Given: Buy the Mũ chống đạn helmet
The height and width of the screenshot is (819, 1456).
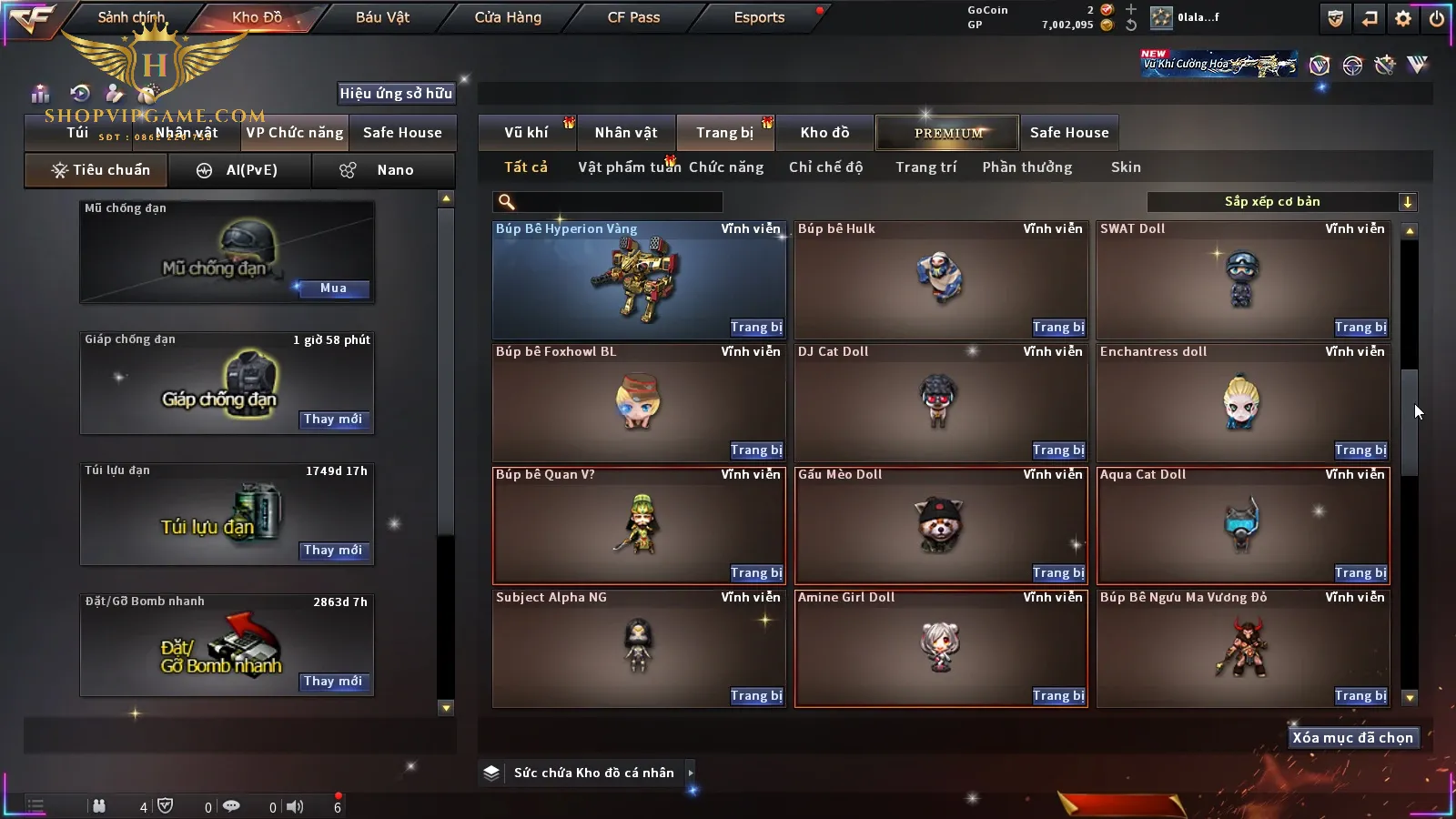Looking at the screenshot, I should pyautogui.click(x=333, y=288).
